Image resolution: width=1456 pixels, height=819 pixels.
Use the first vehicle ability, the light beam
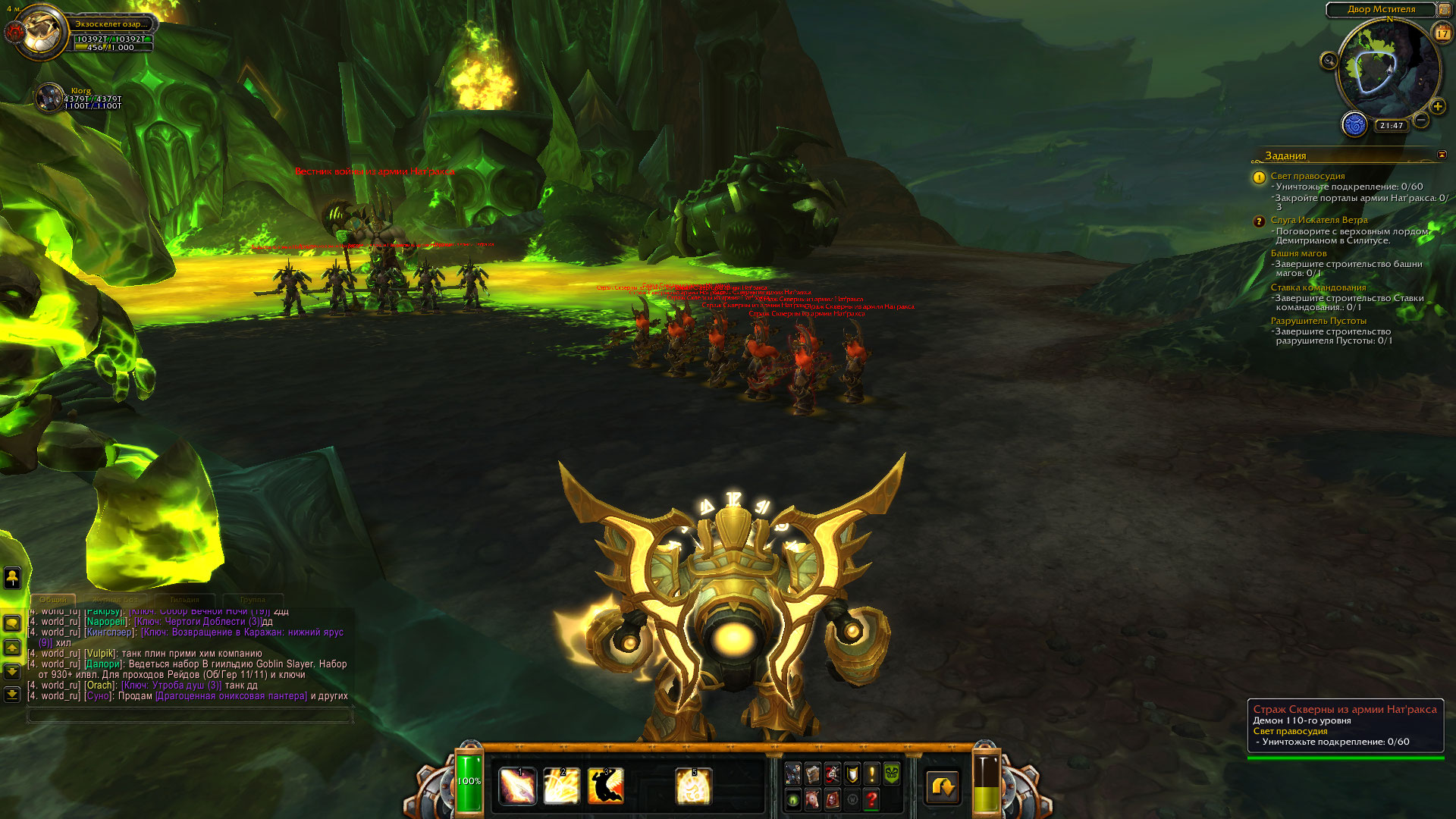point(518,786)
